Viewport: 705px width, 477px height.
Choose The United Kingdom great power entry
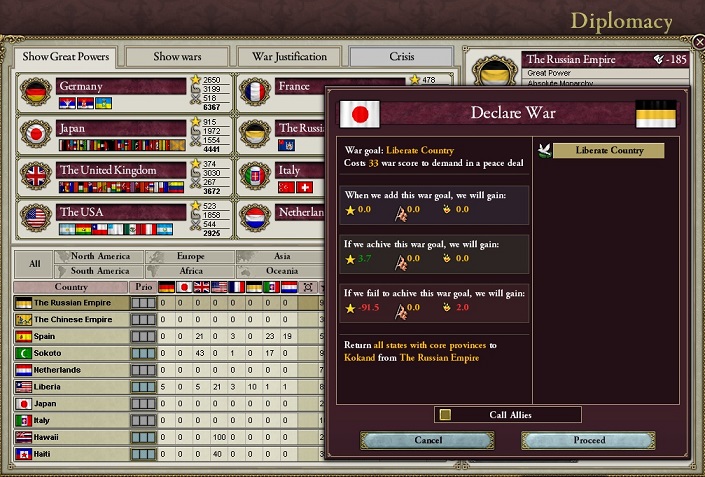[122, 170]
